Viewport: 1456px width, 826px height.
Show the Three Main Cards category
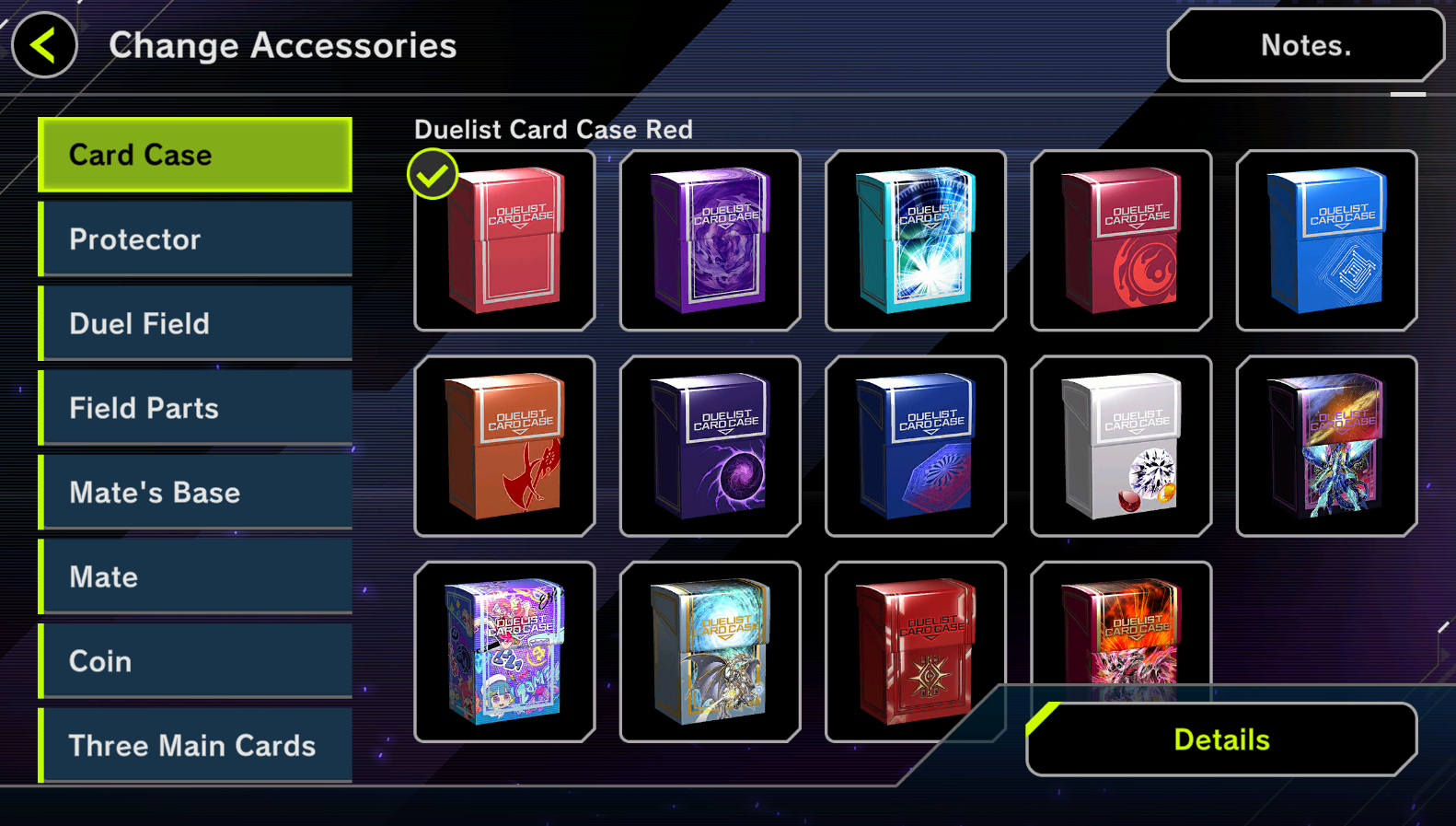tap(195, 746)
